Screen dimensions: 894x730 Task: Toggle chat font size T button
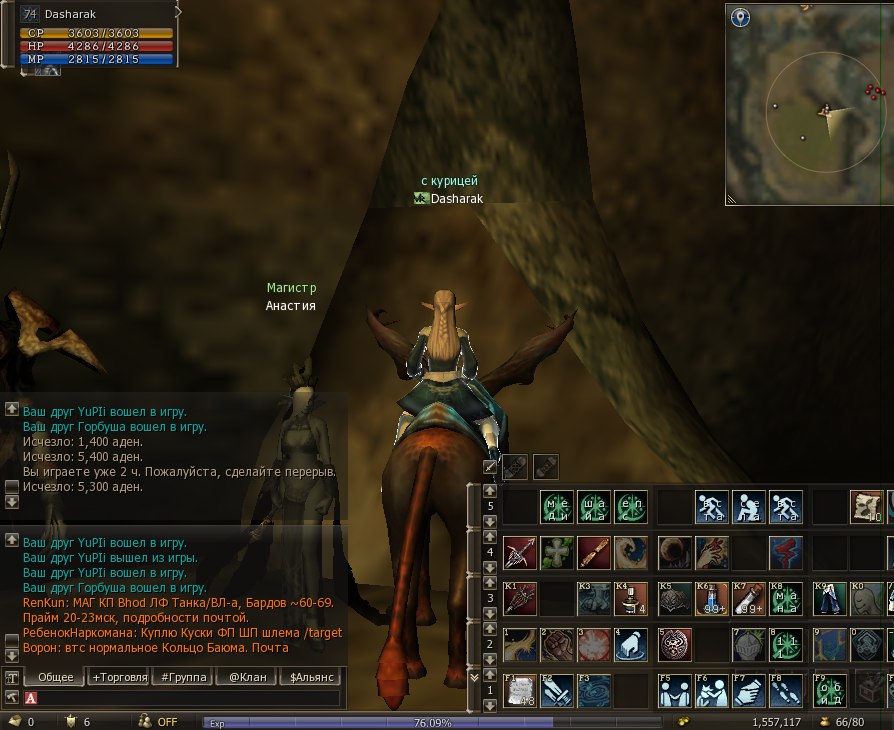coord(13,677)
